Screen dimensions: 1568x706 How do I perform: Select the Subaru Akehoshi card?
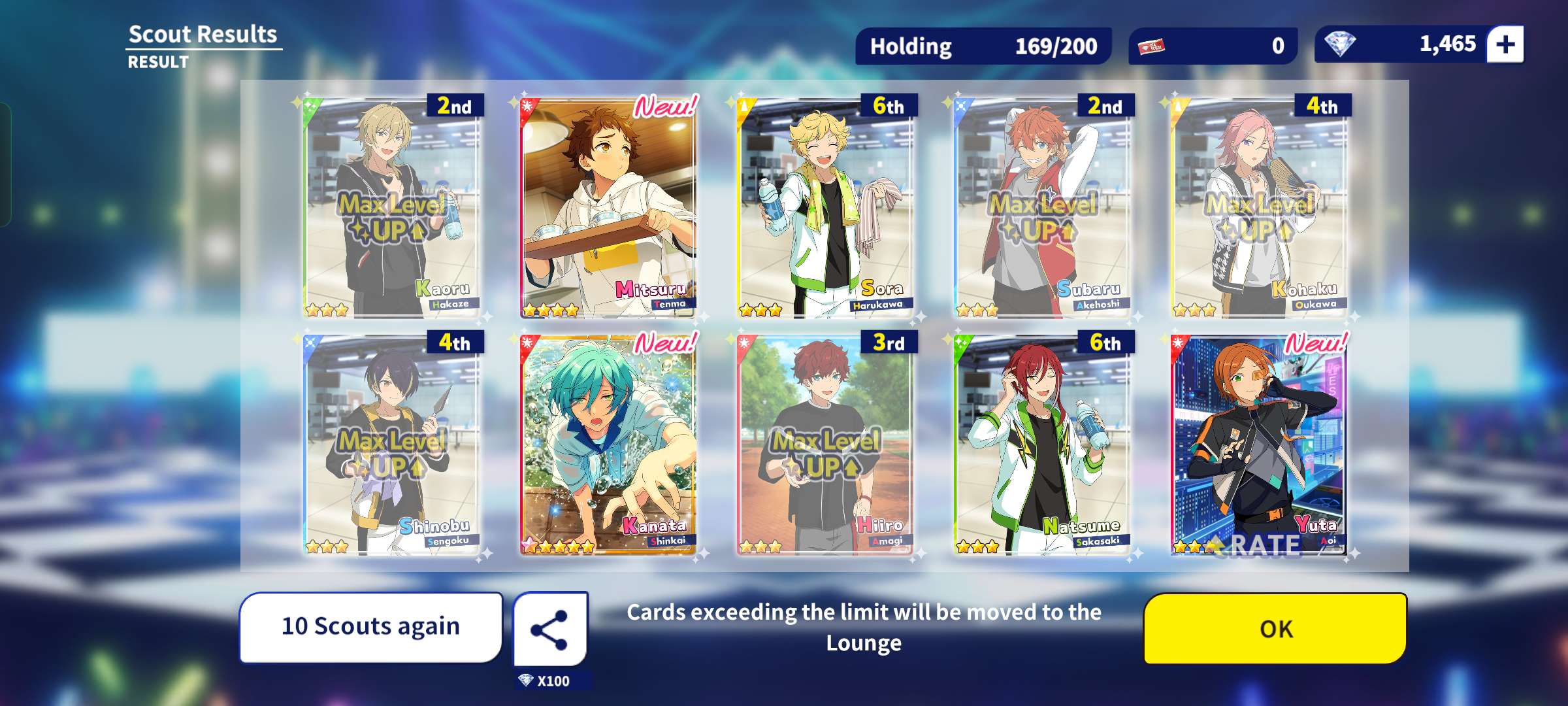click(1043, 208)
